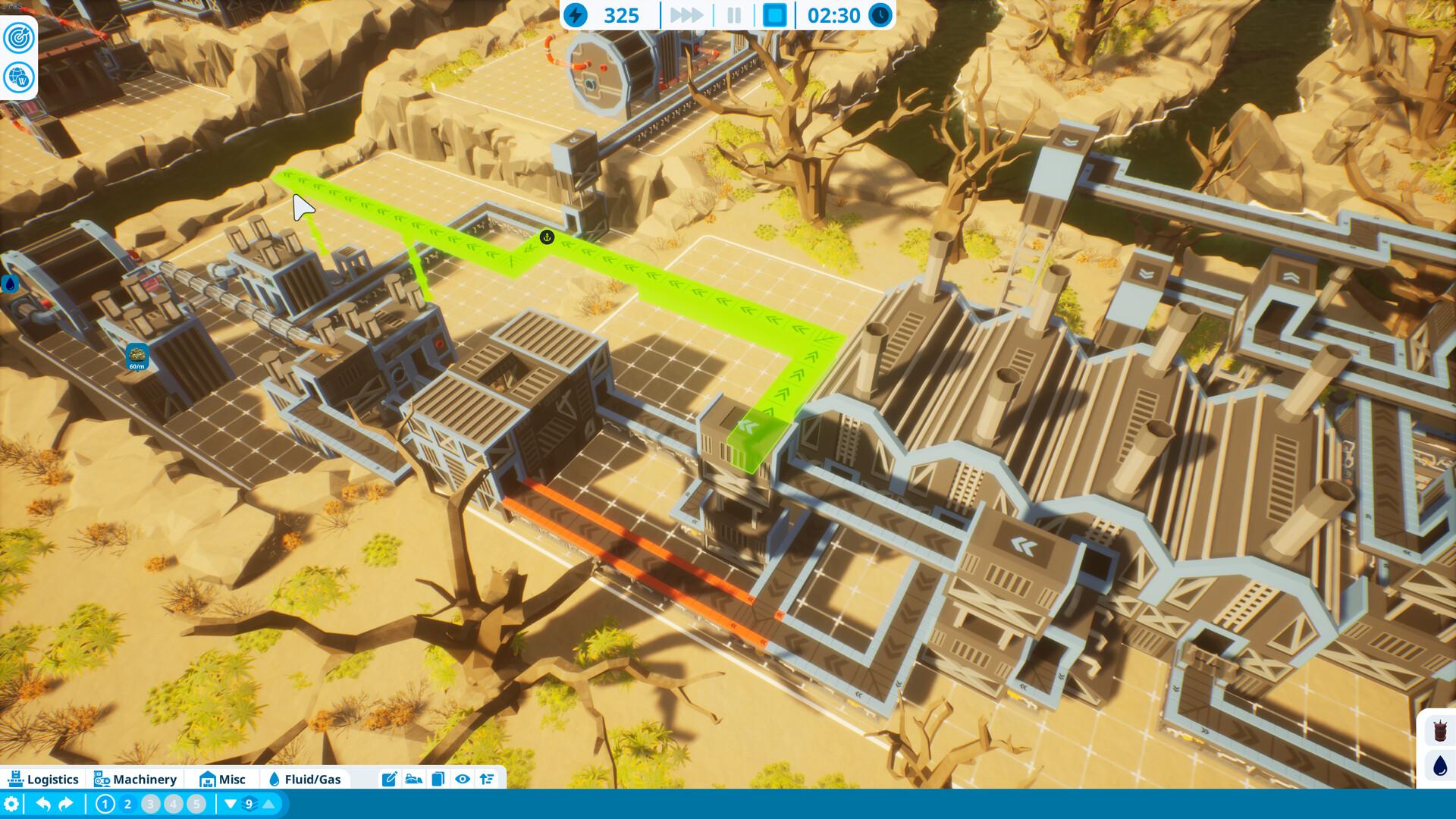The width and height of the screenshot is (1456, 819).
Task: Pause the simulation with the pause button
Action: click(x=734, y=14)
